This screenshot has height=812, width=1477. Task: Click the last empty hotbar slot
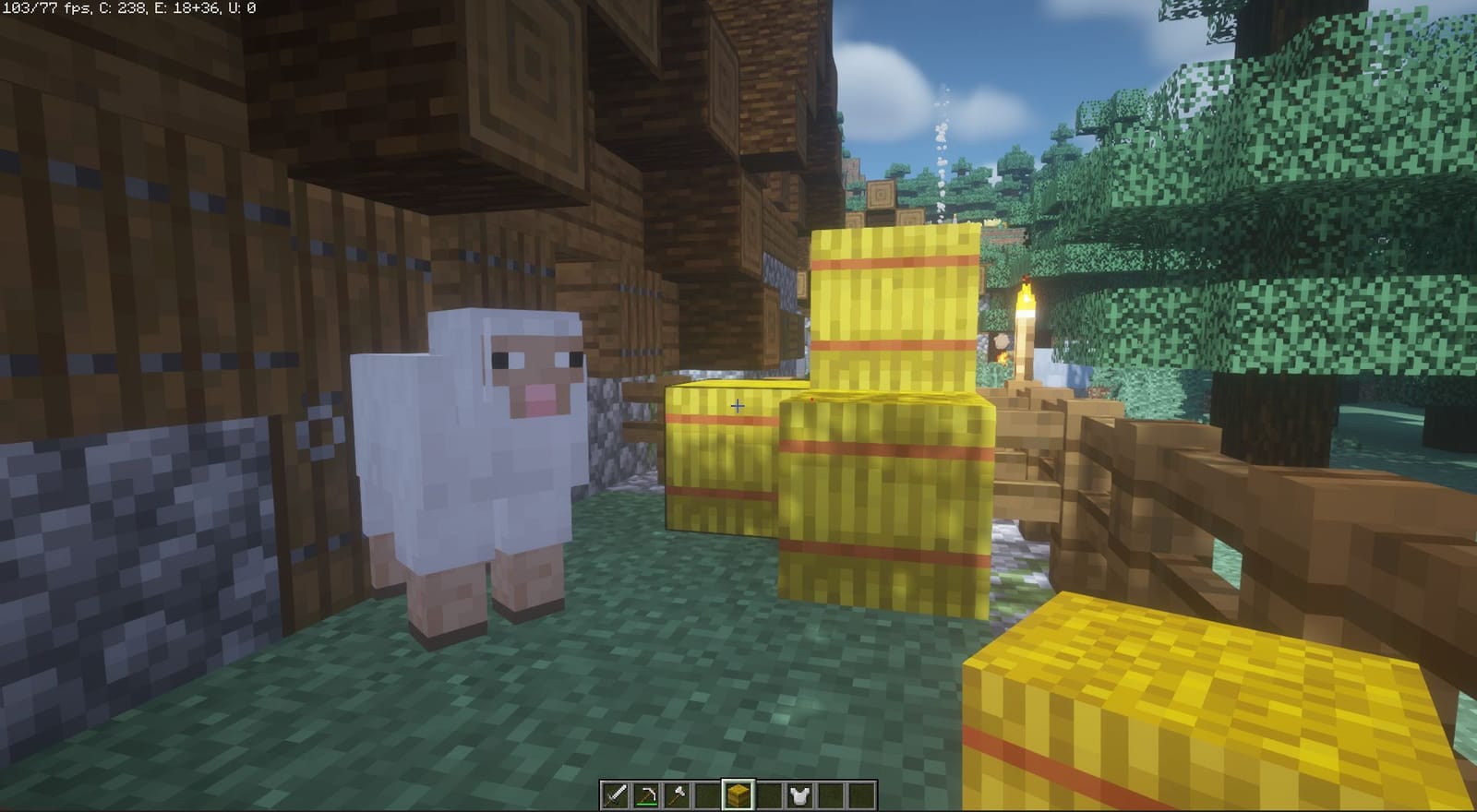coord(862,794)
